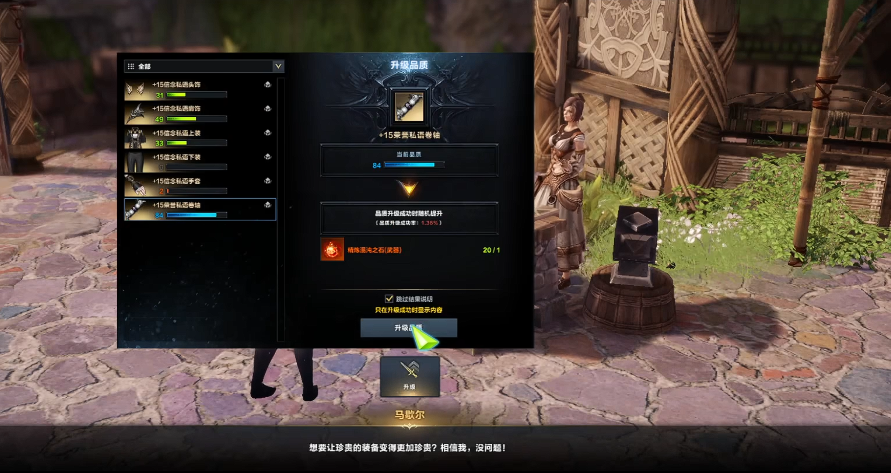Choose the 升级 hammer option below the panel
Image resolution: width=891 pixels, height=473 pixels.
pos(408,374)
